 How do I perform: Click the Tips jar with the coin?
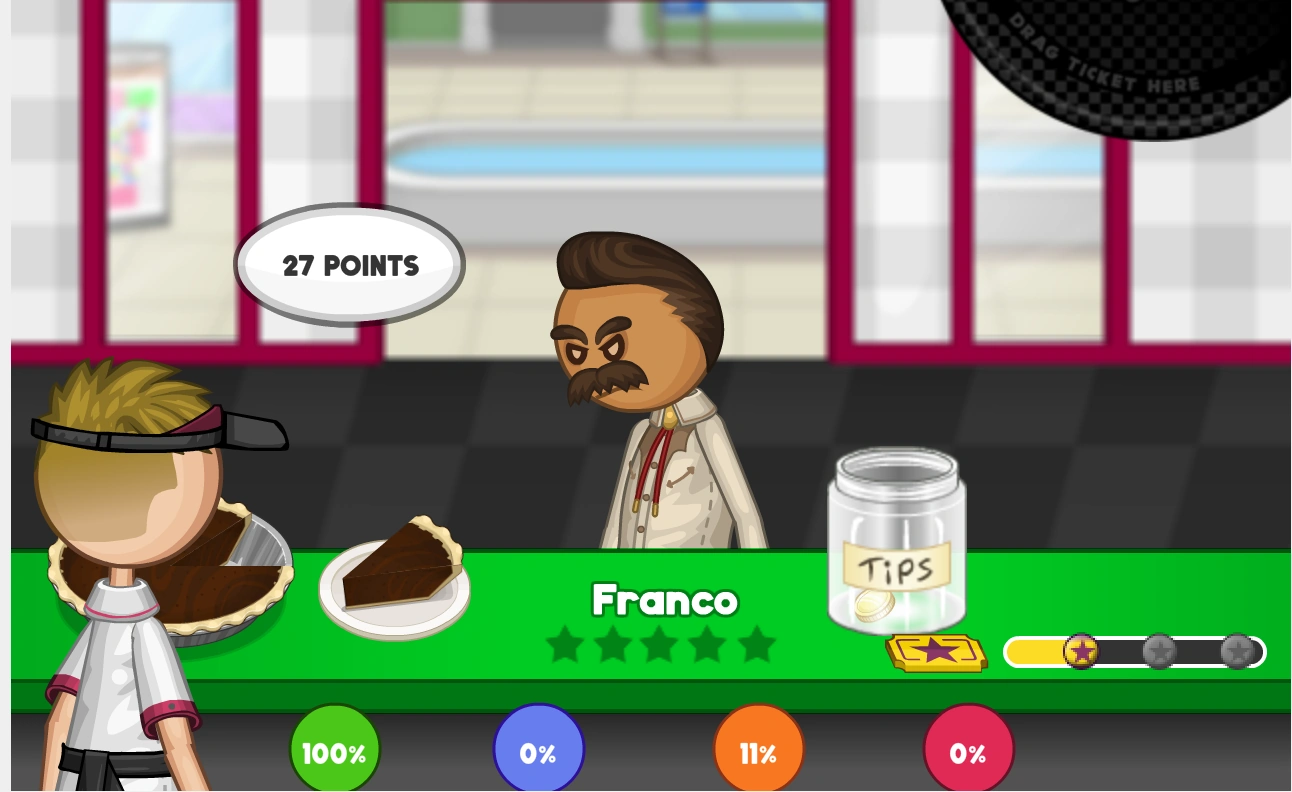pos(896,545)
